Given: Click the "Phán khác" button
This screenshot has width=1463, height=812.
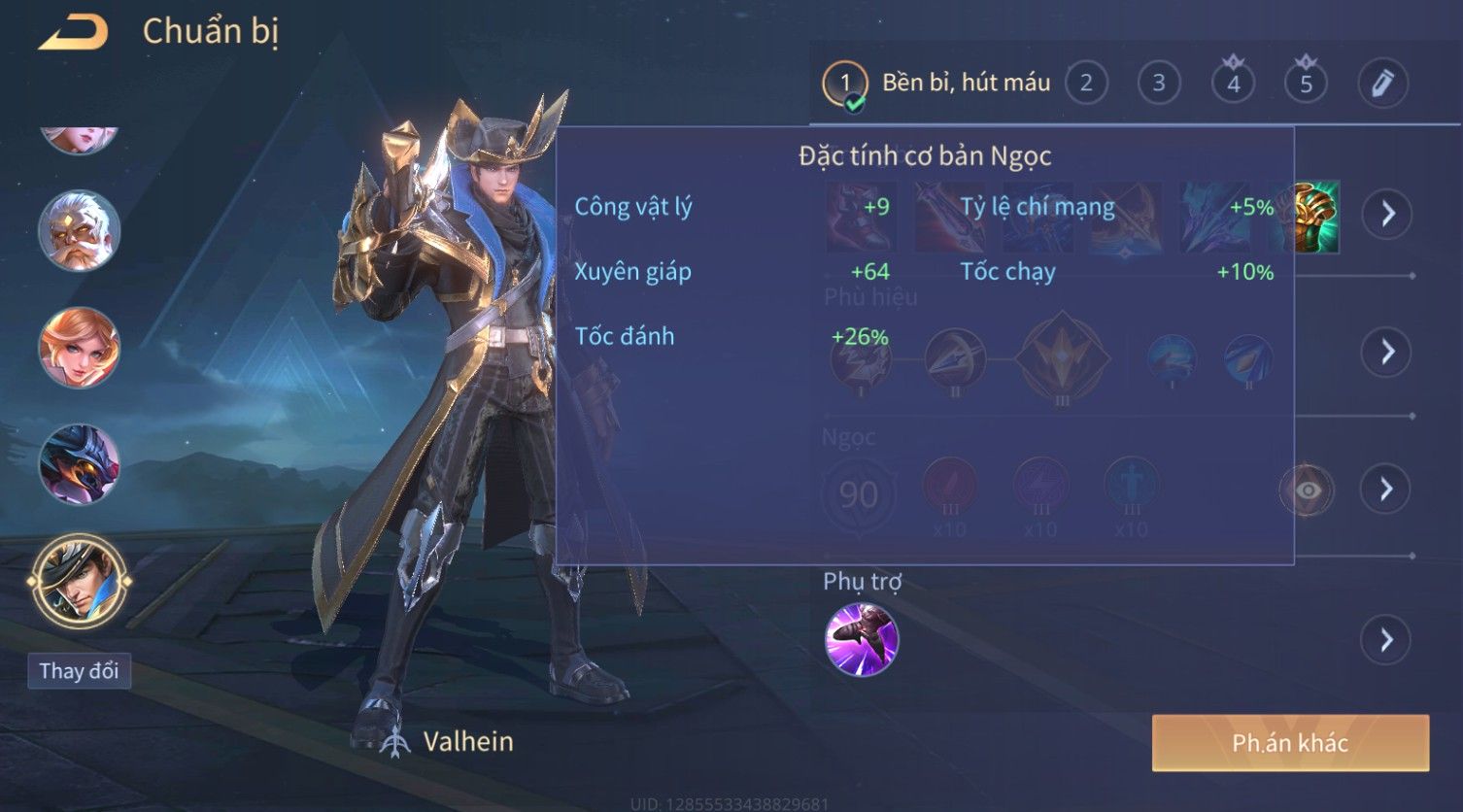Looking at the screenshot, I should [x=1290, y=743].
